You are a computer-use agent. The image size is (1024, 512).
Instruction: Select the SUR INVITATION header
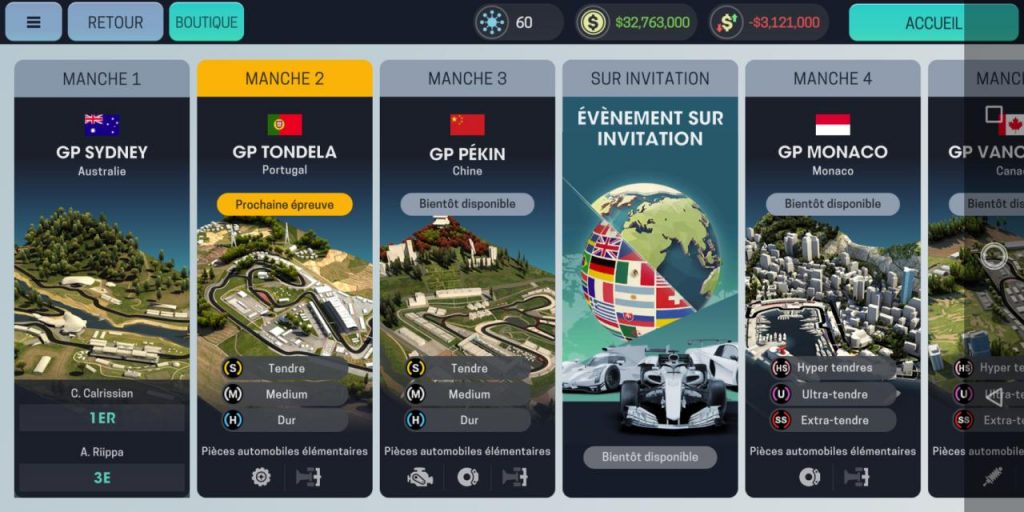point(650,79)
